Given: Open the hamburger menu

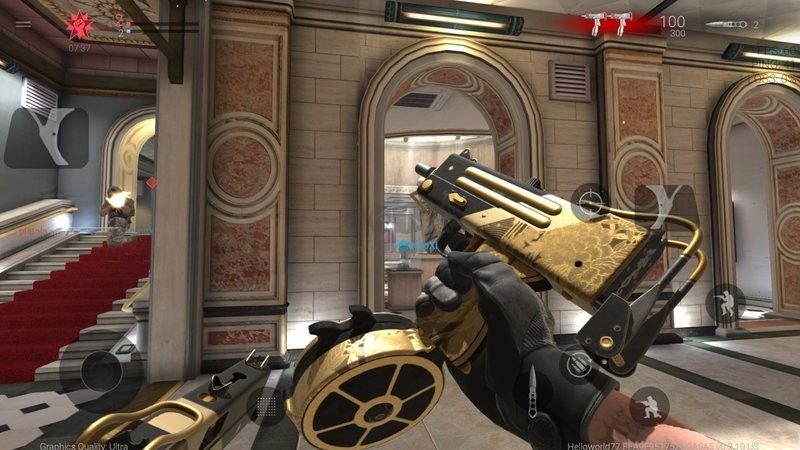Looking at the screenshot, I should coord(22,22).
